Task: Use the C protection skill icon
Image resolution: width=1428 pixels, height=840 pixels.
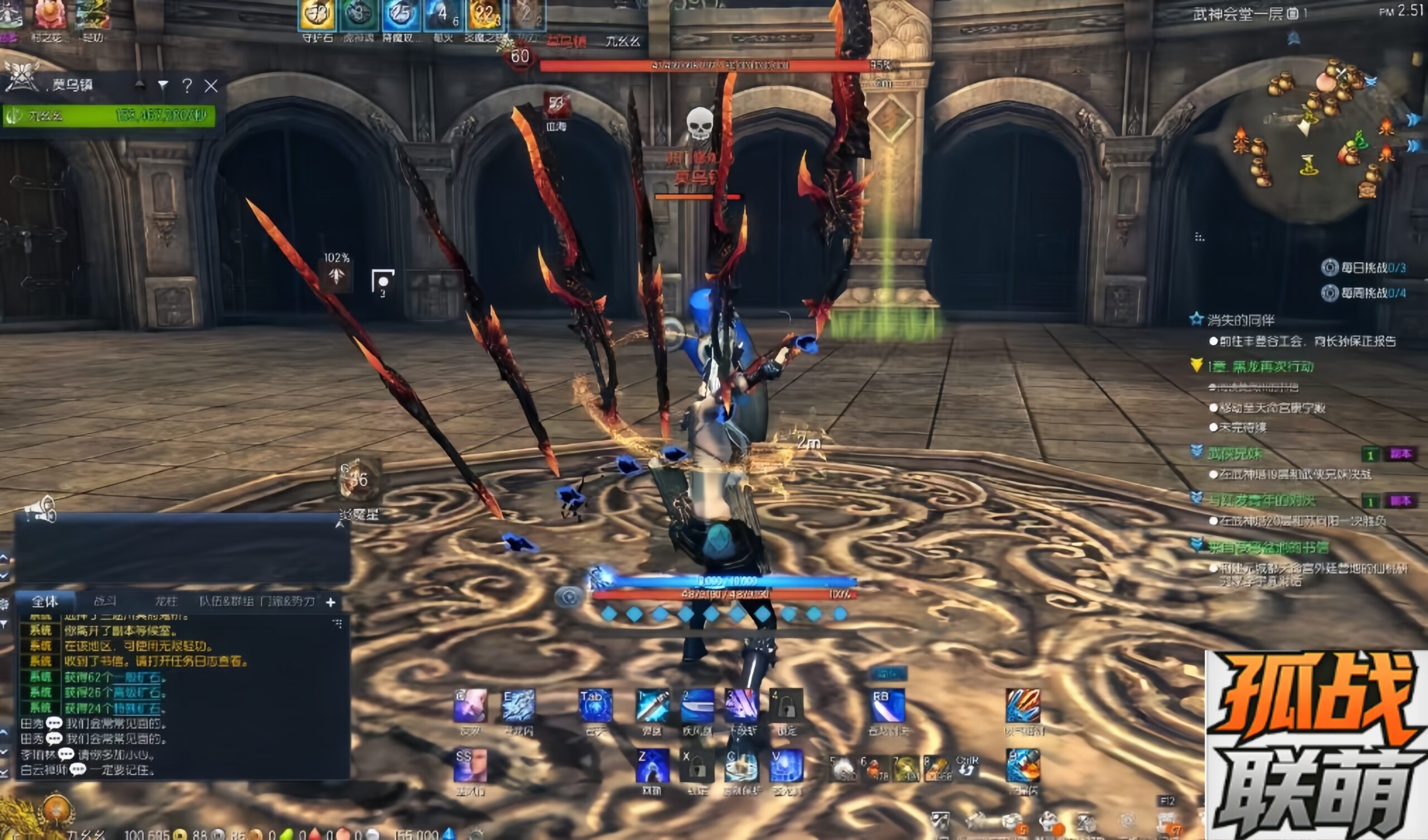Action: [x=741, y=766]
